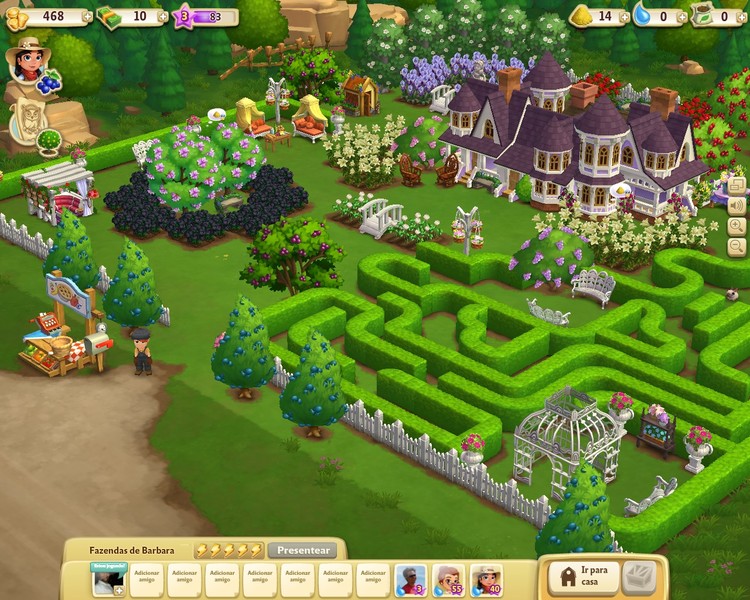The width and height of the screenshot is (750, 600).
Task: Buy more coins via plus button
Action: [88, 16]
